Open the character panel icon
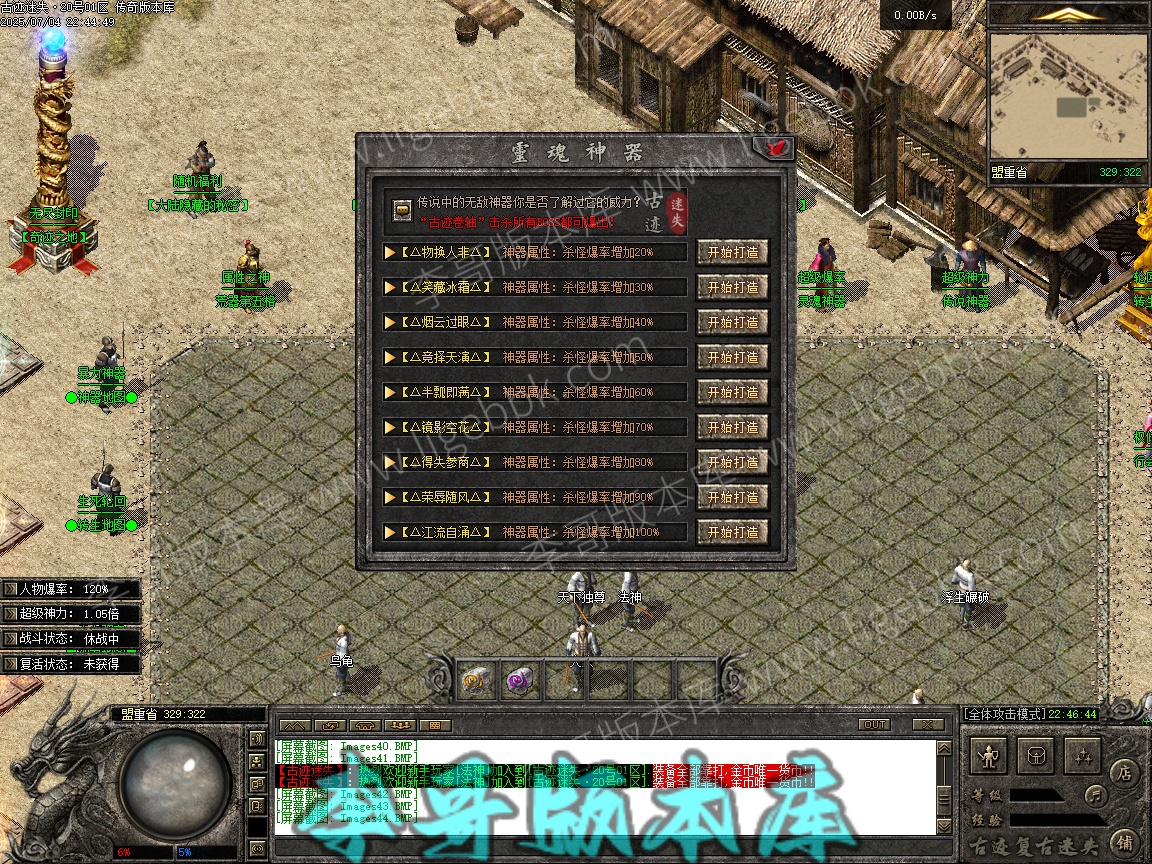The image size is (1152, 864). pyautogui.click(x=990, y=756)
